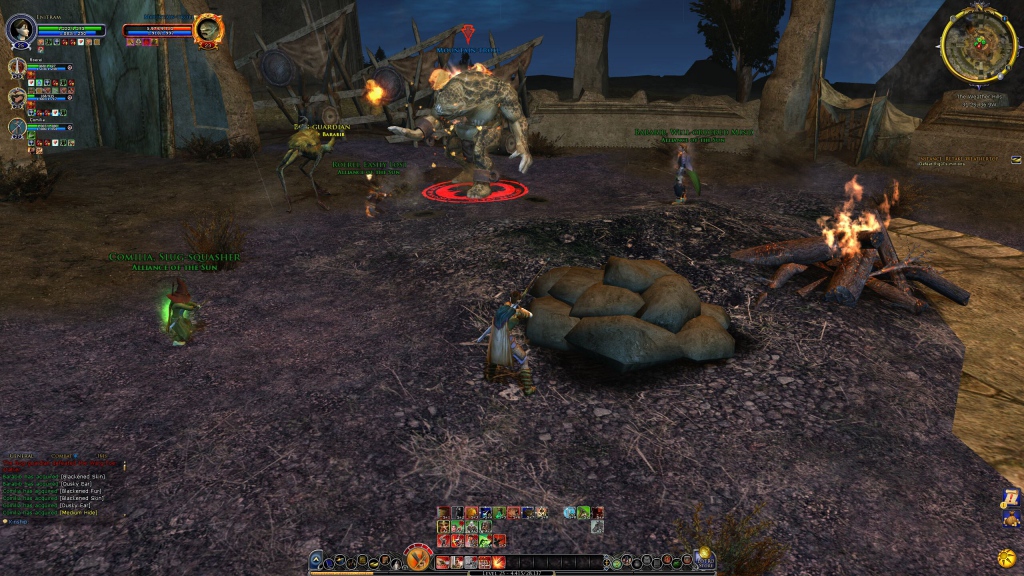Select your own character portrait
The width and height of the screenshot is (1024, 576).
pyautogui.click(x=21, y=30)
